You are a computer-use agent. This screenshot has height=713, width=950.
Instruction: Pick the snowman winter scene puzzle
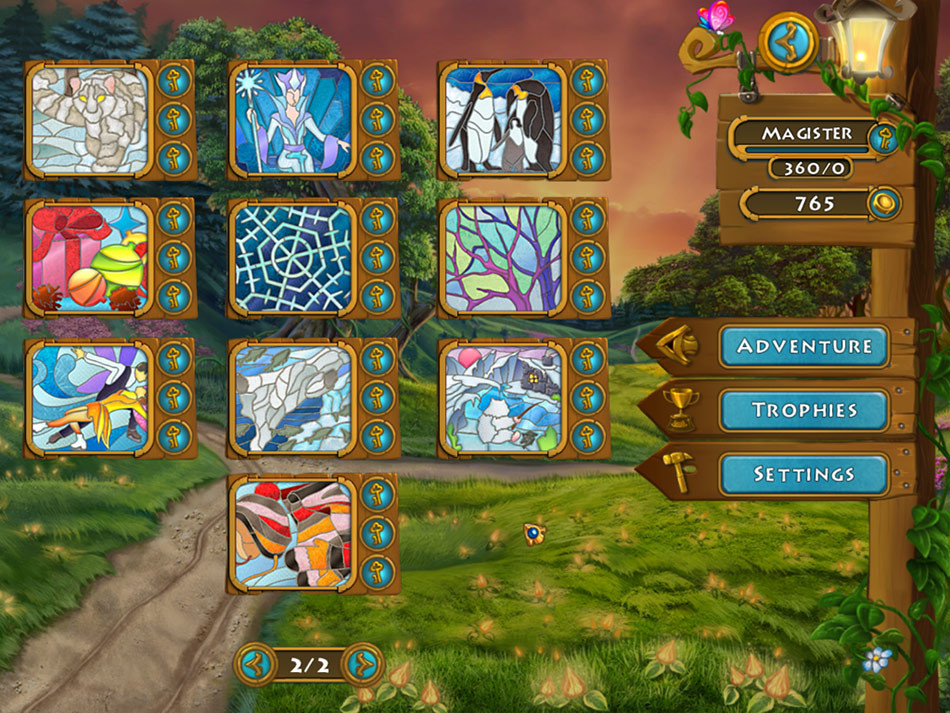(504, 397)
